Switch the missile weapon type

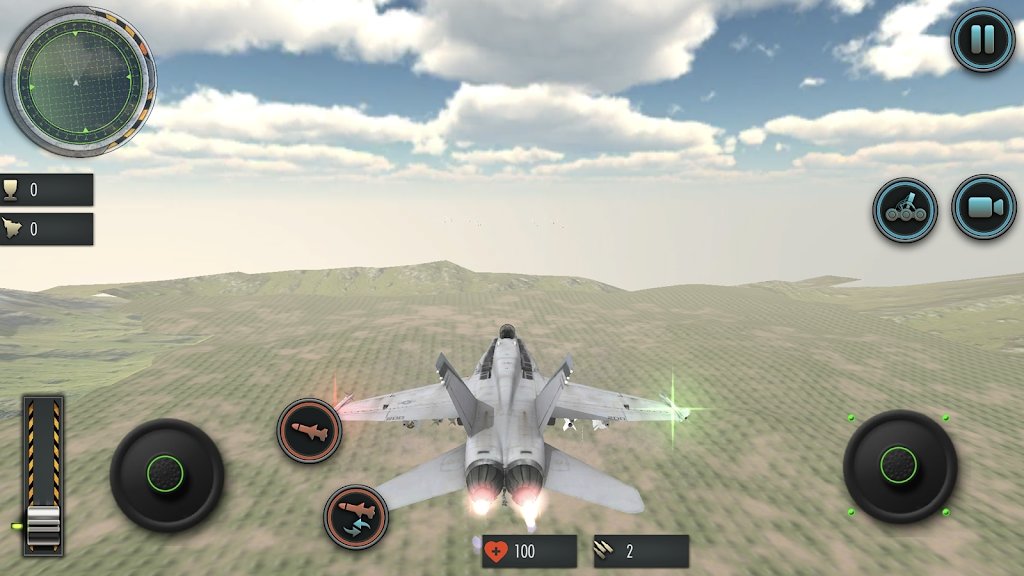coord(356,516)
